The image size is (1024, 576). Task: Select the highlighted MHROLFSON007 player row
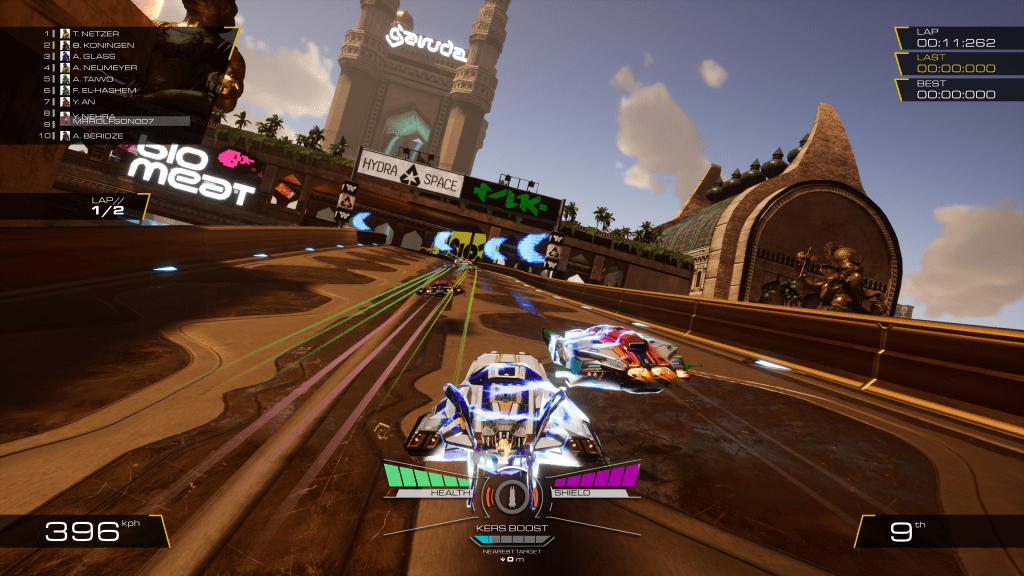(118, 121)
